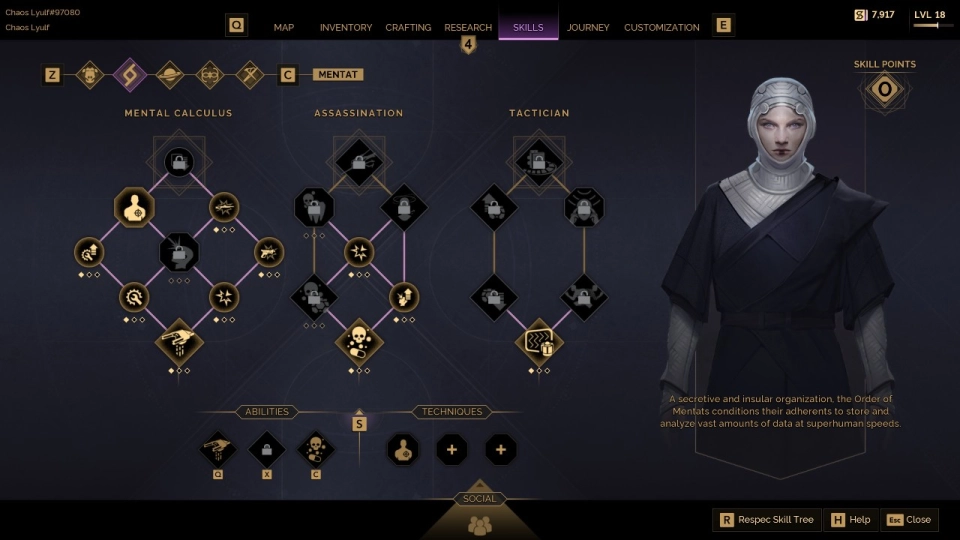Select the purple Mentat class icon
Image resolution: width=960 pixels, height=540 pixels.
click(129, 74)
